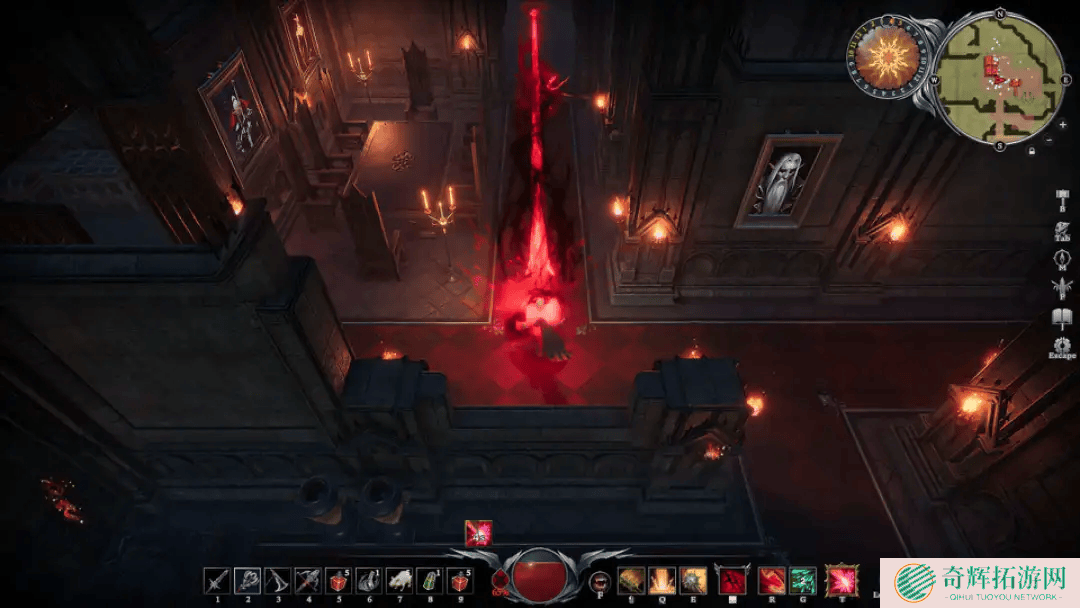
Task: Select the sword in hotbar slot 1
Action: coord(217,580)
